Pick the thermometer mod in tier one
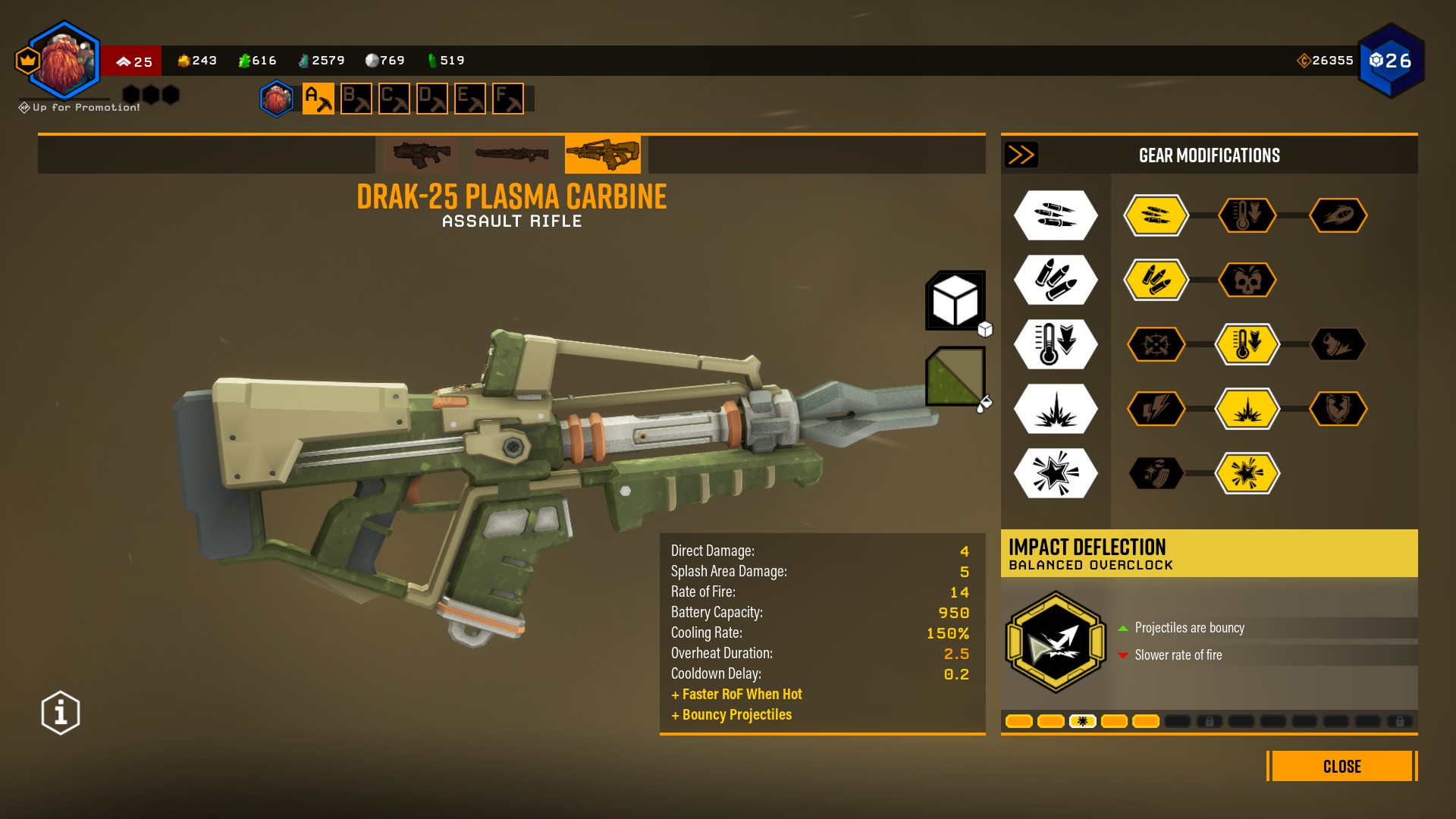This screenshot has height=819, width=1456. click(x=1247, y=216)
